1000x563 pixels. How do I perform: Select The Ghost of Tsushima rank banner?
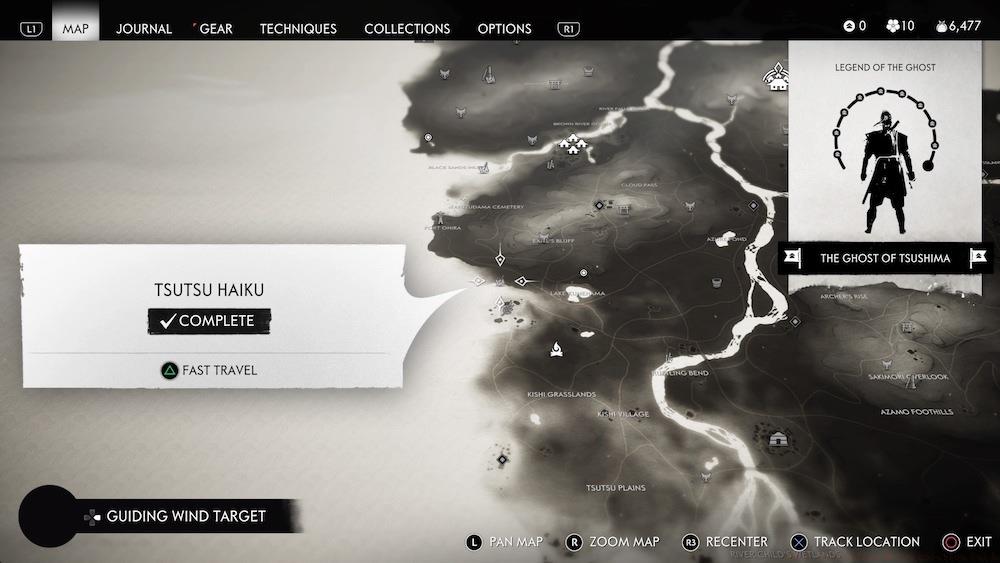[x=885, y=258]
